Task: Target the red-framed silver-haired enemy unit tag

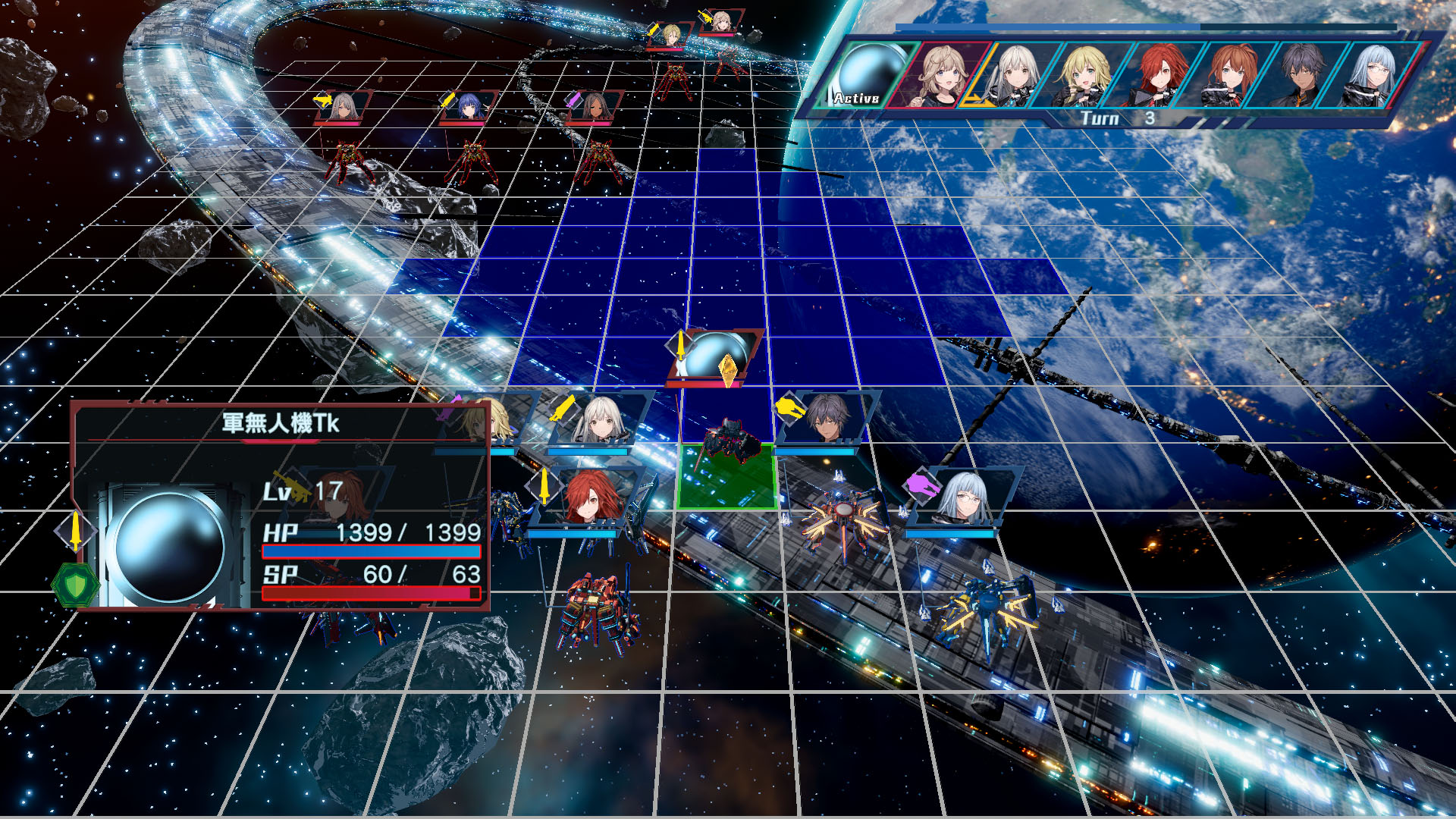Action: click(344, 107)
